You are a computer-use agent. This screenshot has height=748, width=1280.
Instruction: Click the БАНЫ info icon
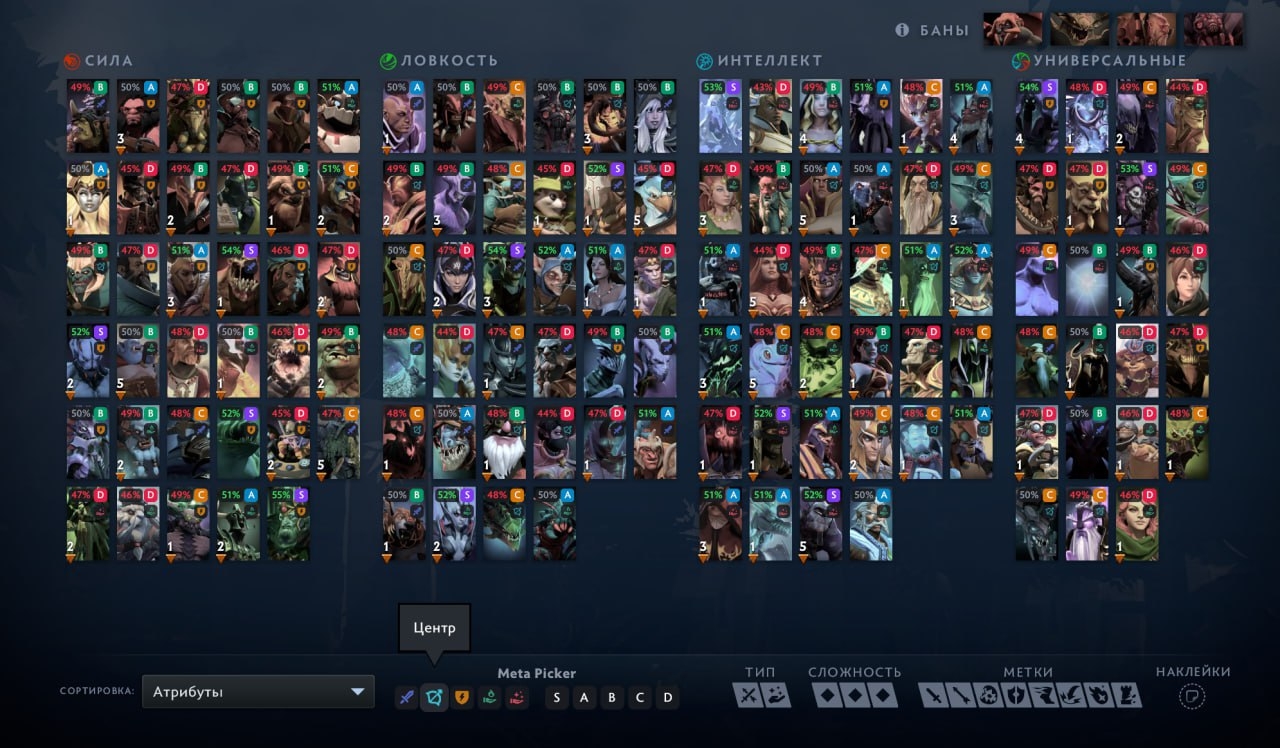(x=901, y=30)
